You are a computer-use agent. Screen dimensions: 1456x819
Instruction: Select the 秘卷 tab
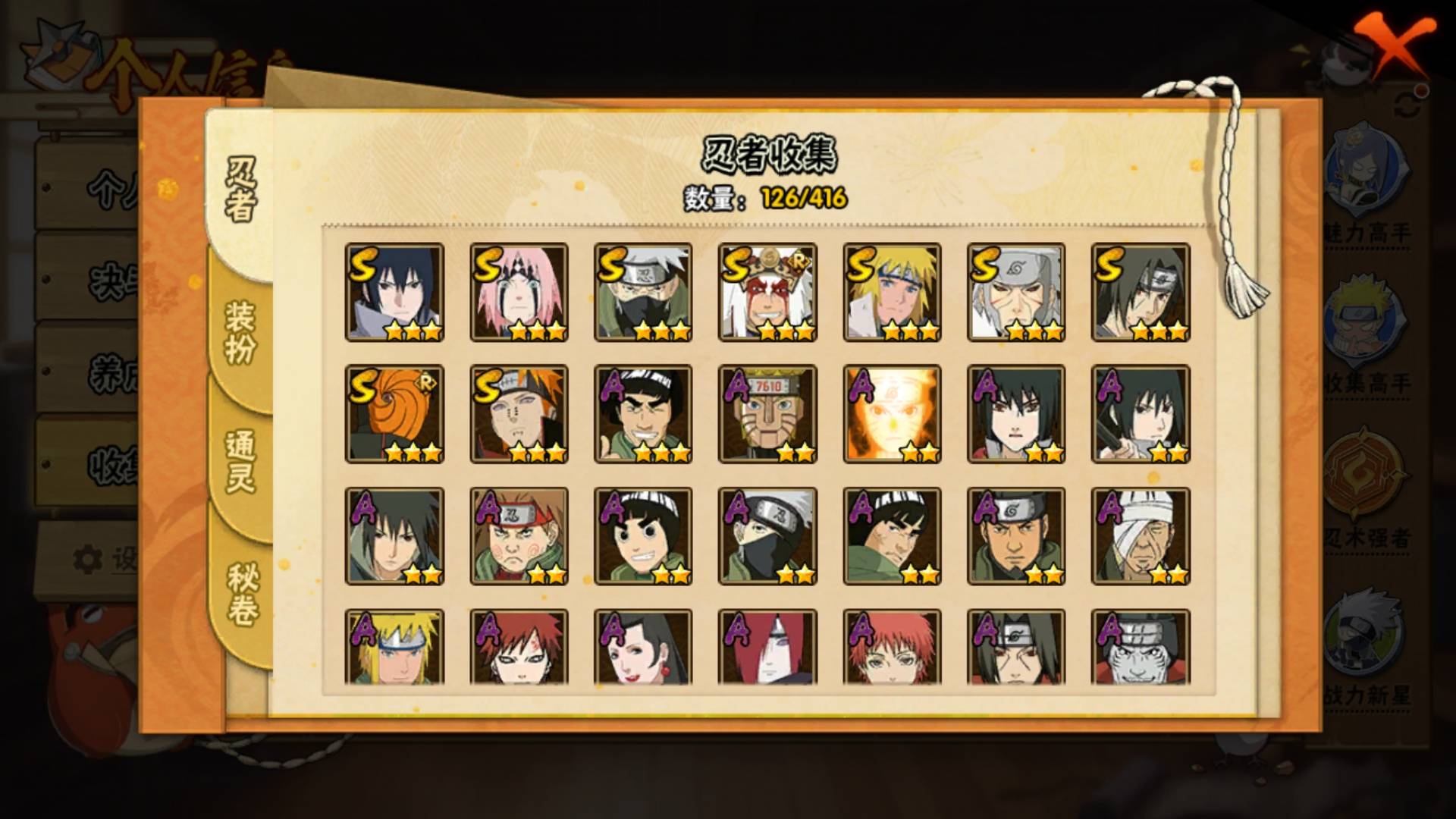click(x=243, y=594)
